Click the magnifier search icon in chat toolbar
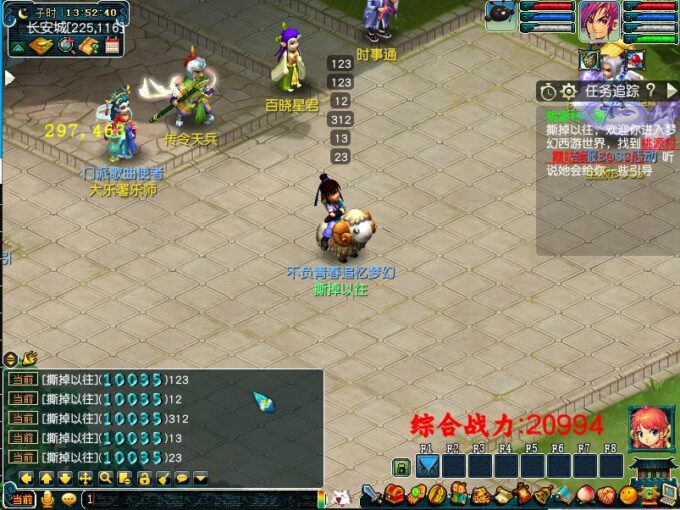680x510 pixels. click(x=105, y=478)
